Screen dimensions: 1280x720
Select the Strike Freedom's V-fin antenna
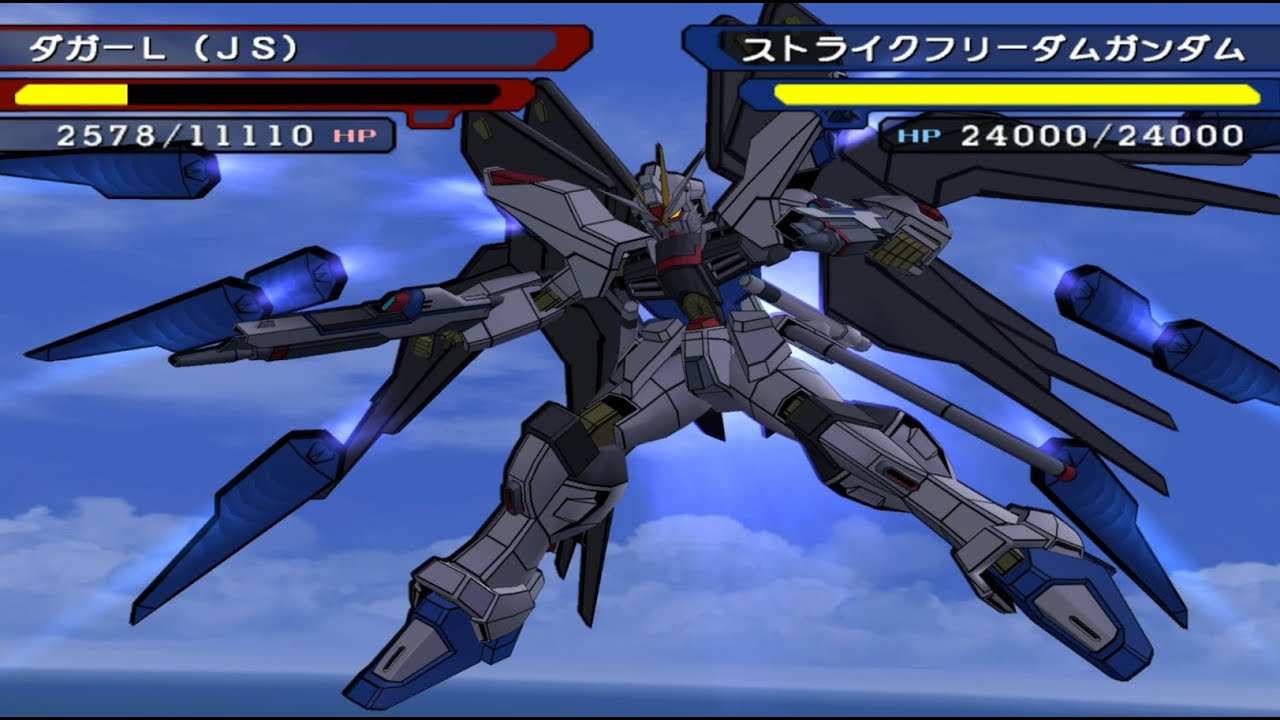tap(663, 163)
